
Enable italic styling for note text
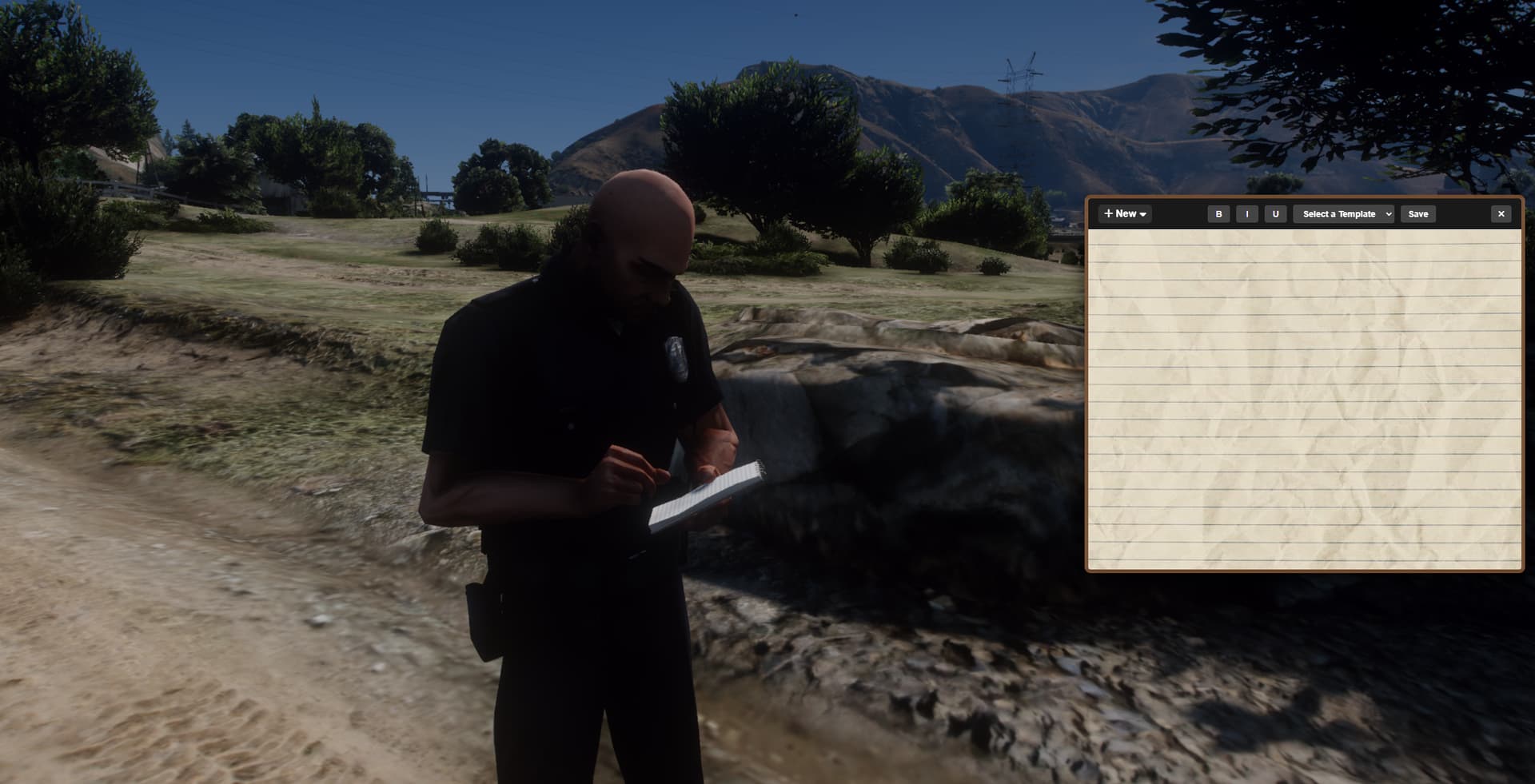[1246, 213]
